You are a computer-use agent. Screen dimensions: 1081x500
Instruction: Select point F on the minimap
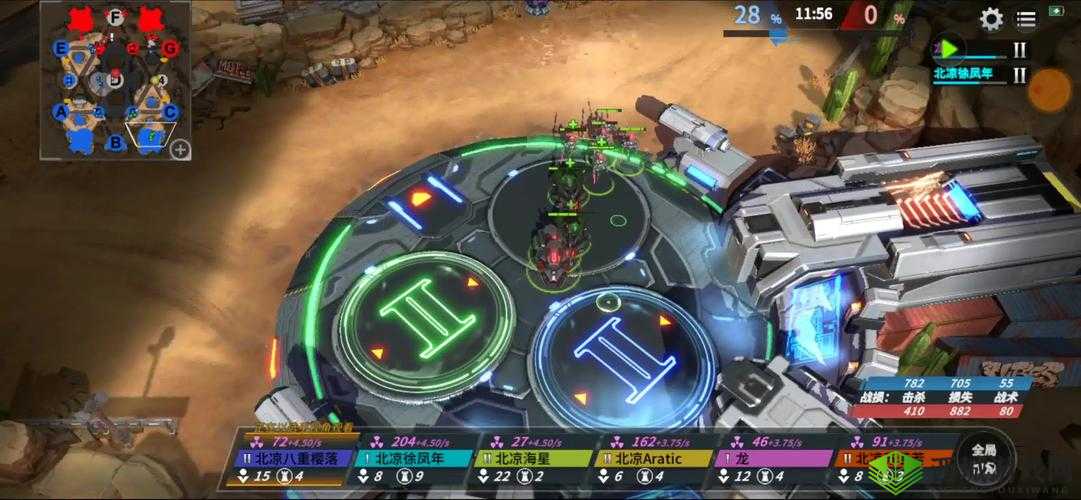[x=116, y=17]
